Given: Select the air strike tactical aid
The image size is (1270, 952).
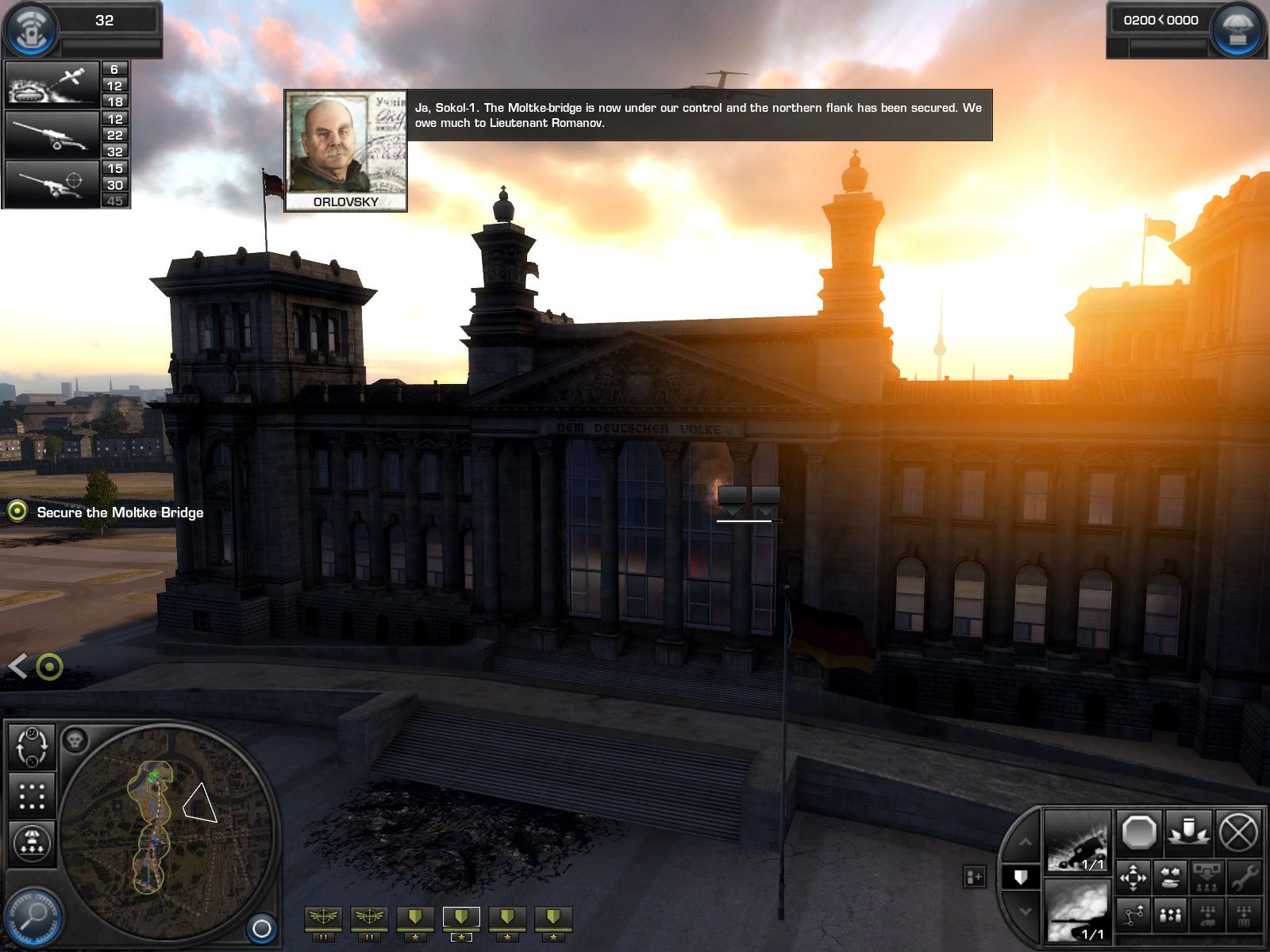Looking at the screenshot, I should click(52, 84).
